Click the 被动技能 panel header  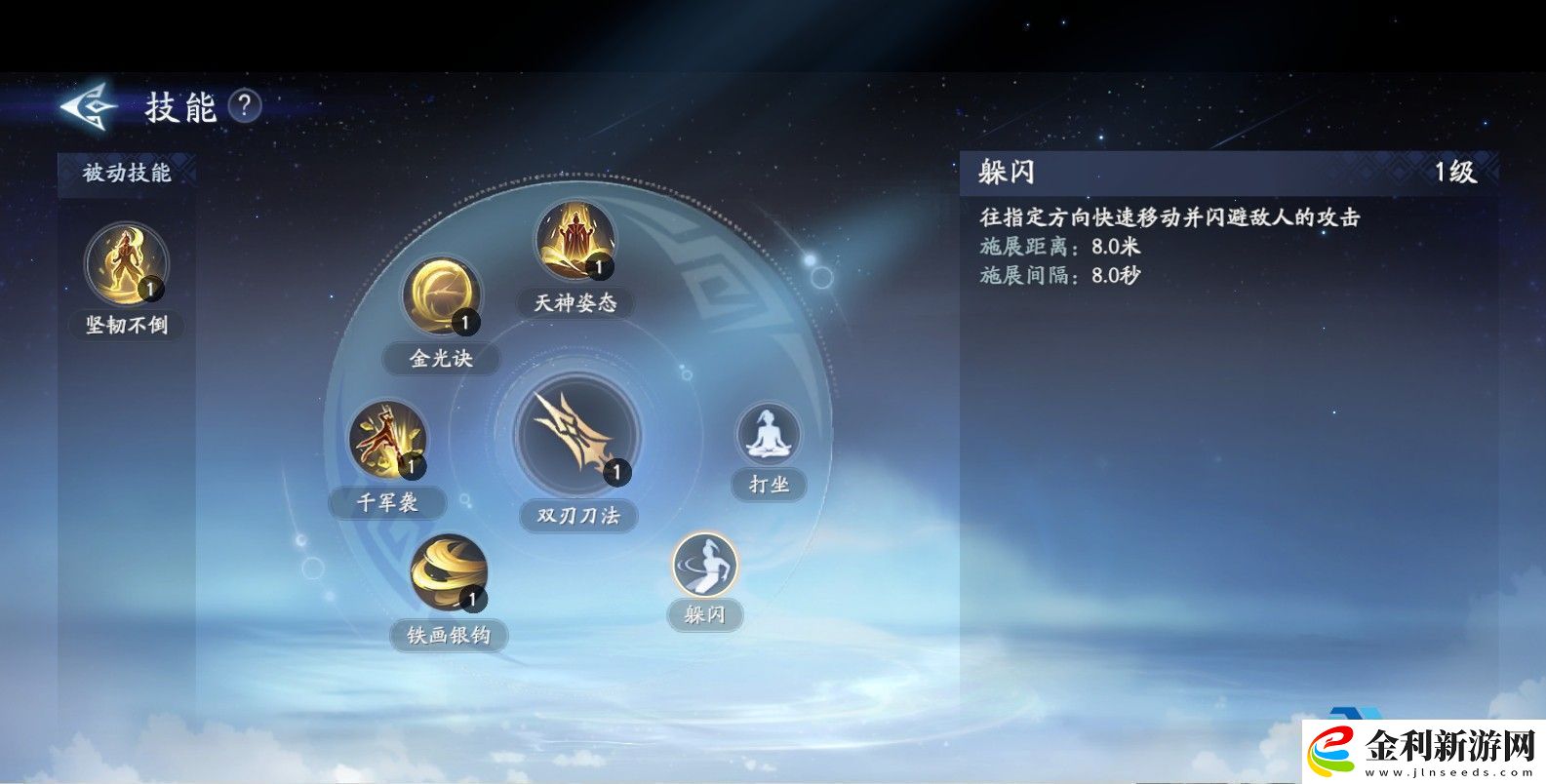pyautogui.click(x=128, y=171)
